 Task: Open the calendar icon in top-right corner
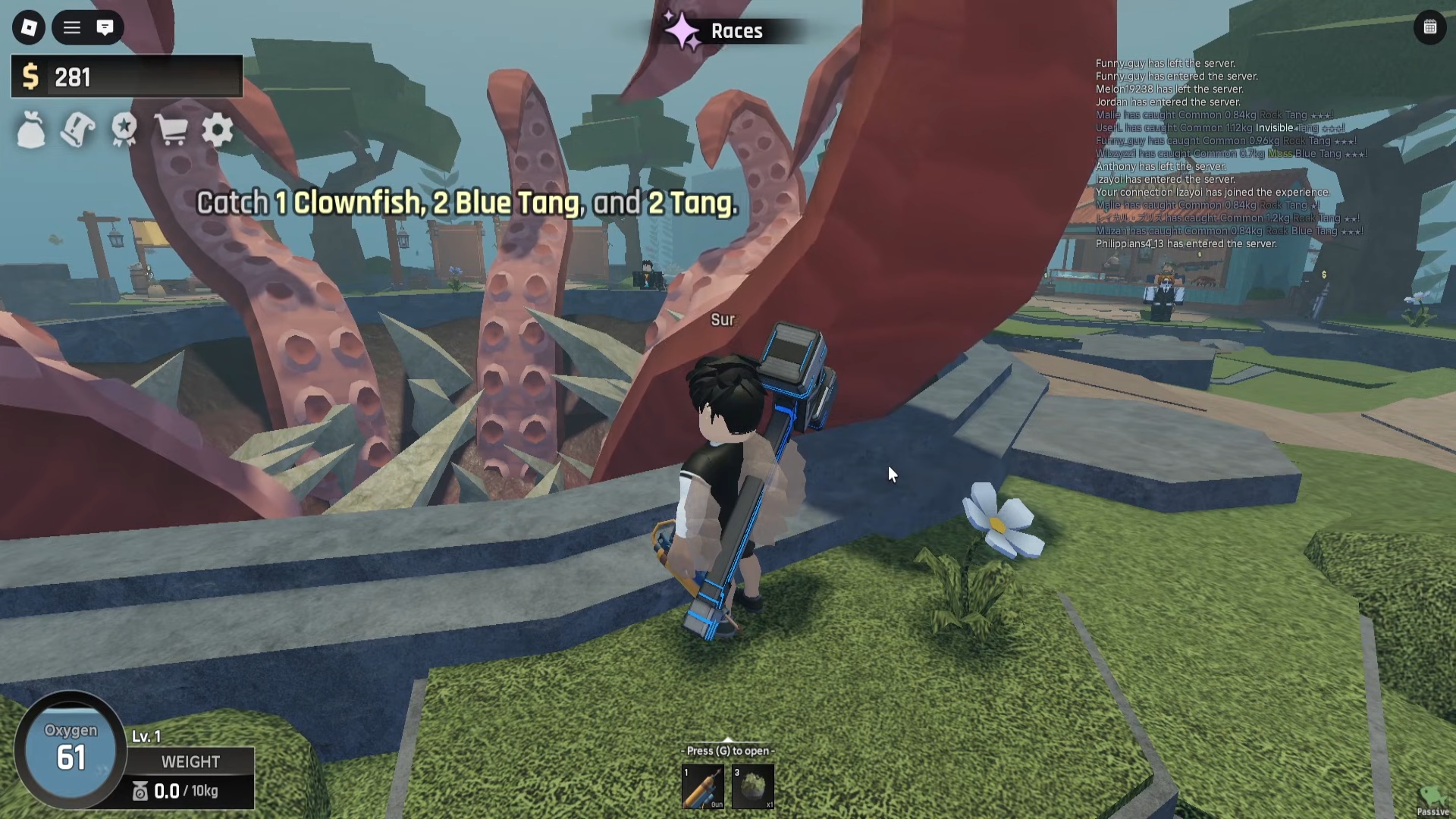pyautogui.click(x=1430, y=28)
